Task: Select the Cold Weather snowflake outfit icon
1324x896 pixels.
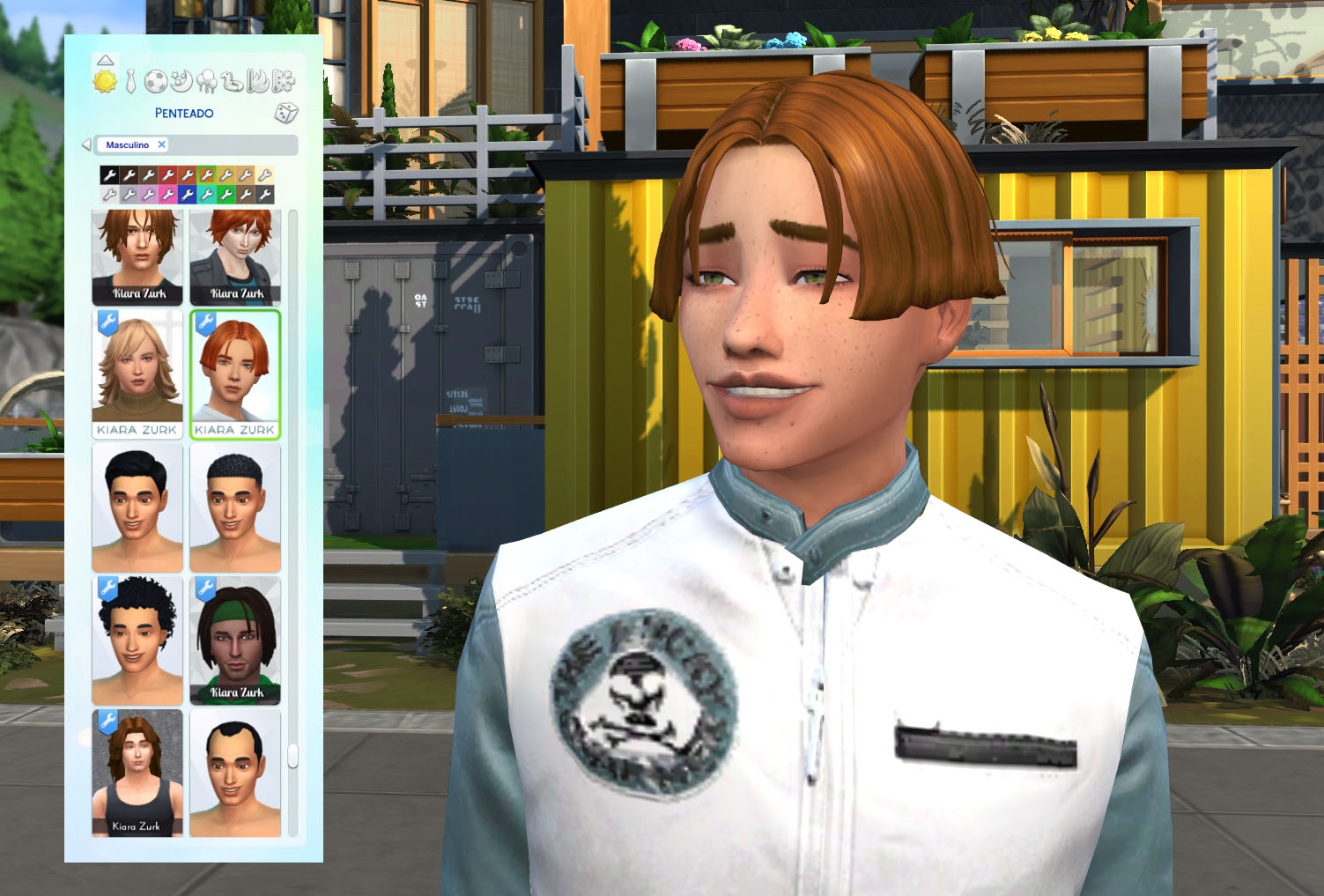Action: (x=283, y=80)
